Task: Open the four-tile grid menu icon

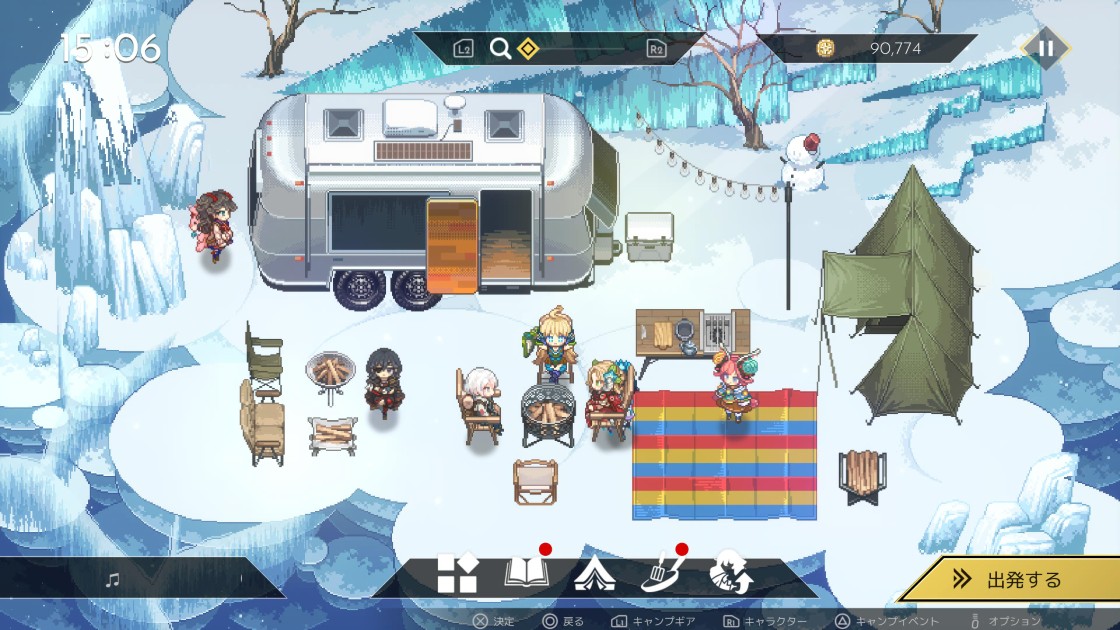Action: 457,575
